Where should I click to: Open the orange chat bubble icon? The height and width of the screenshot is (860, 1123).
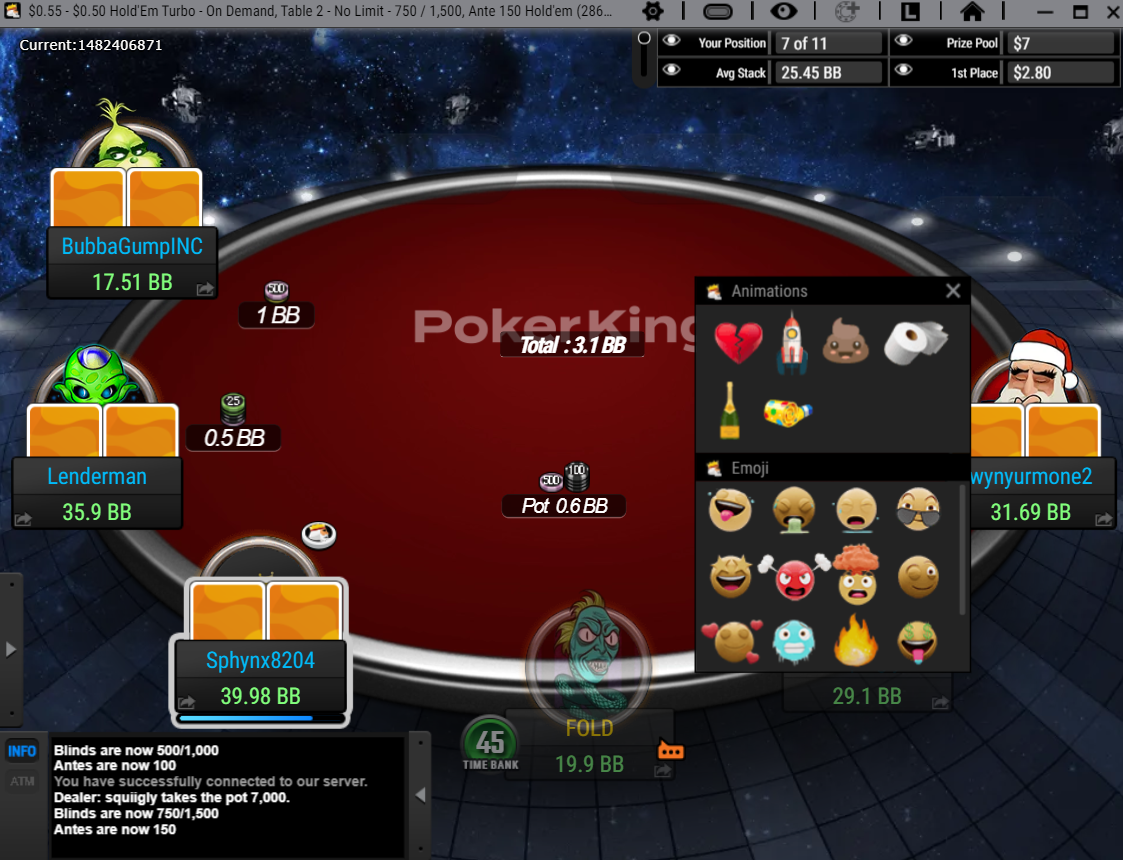(670, 751)
